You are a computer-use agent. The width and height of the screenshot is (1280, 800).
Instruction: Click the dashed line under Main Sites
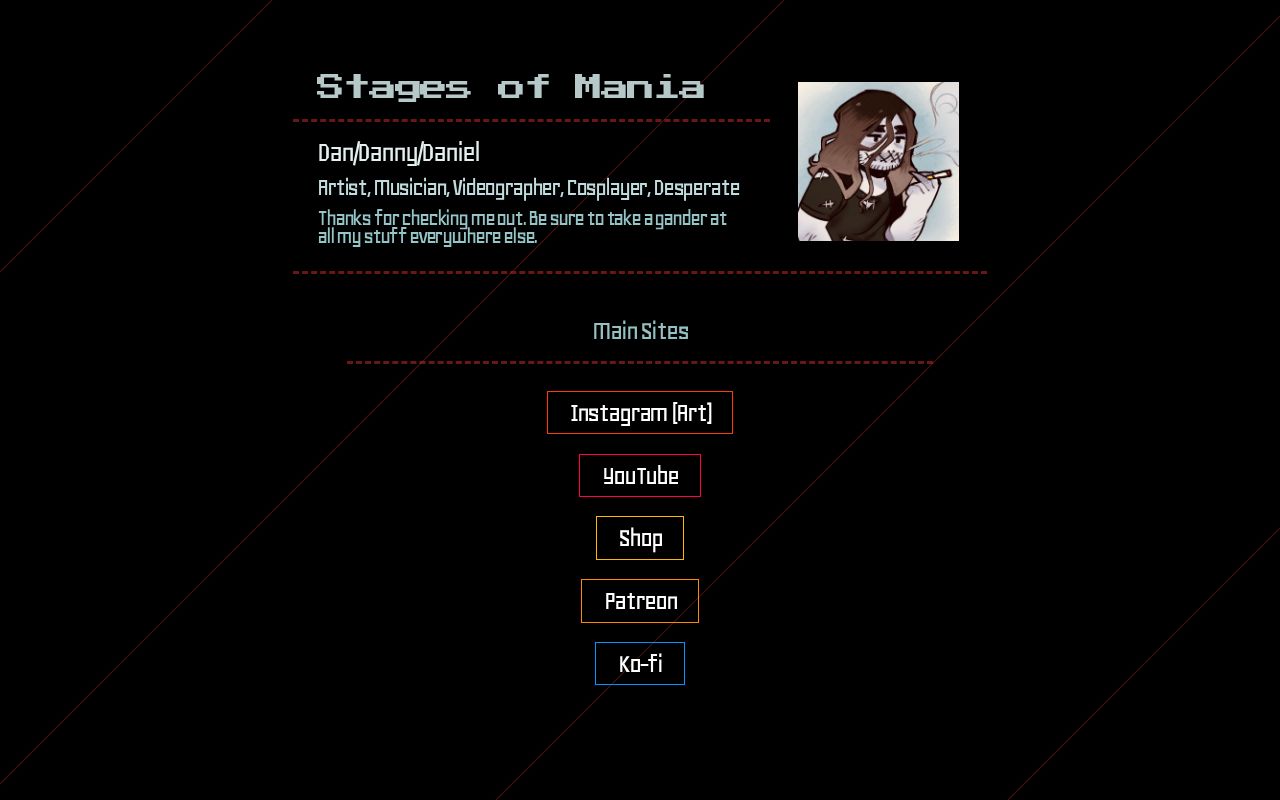coord(640,361)
